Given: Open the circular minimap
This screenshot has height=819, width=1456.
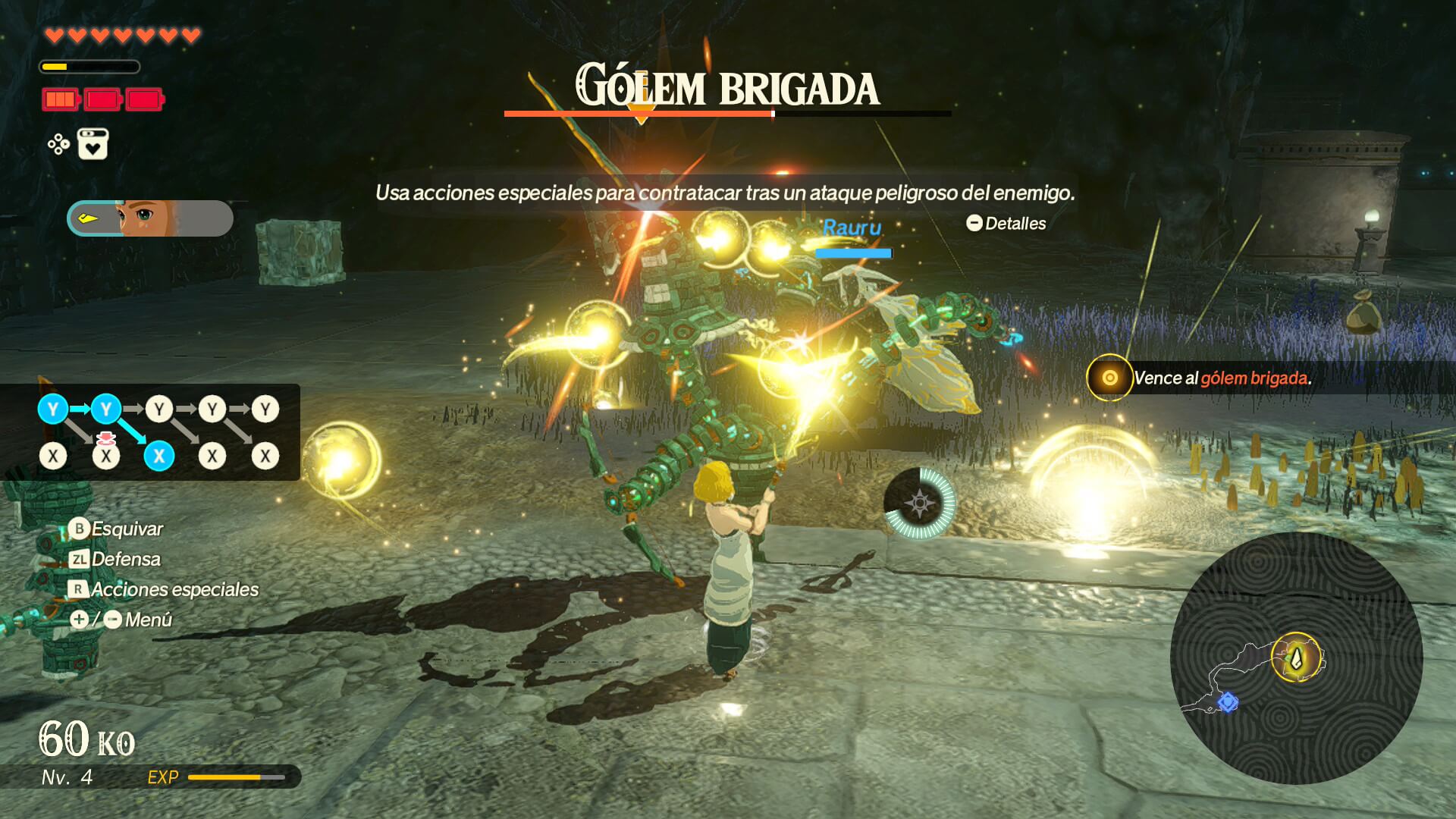Looking at the screenshot, I should [x=1296, y=658].
